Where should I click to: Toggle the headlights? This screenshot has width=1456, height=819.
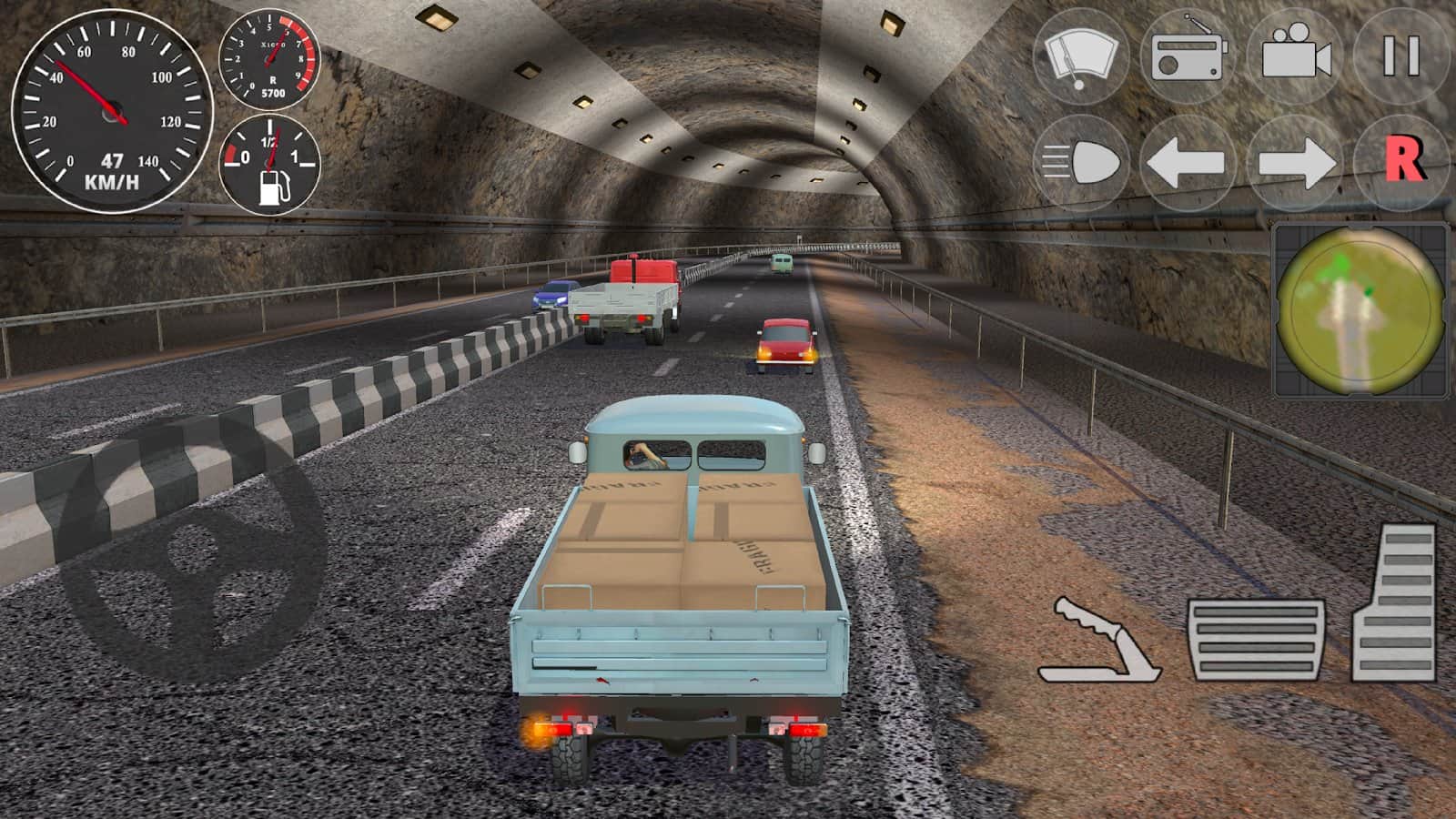click(x=1080, y=164)
